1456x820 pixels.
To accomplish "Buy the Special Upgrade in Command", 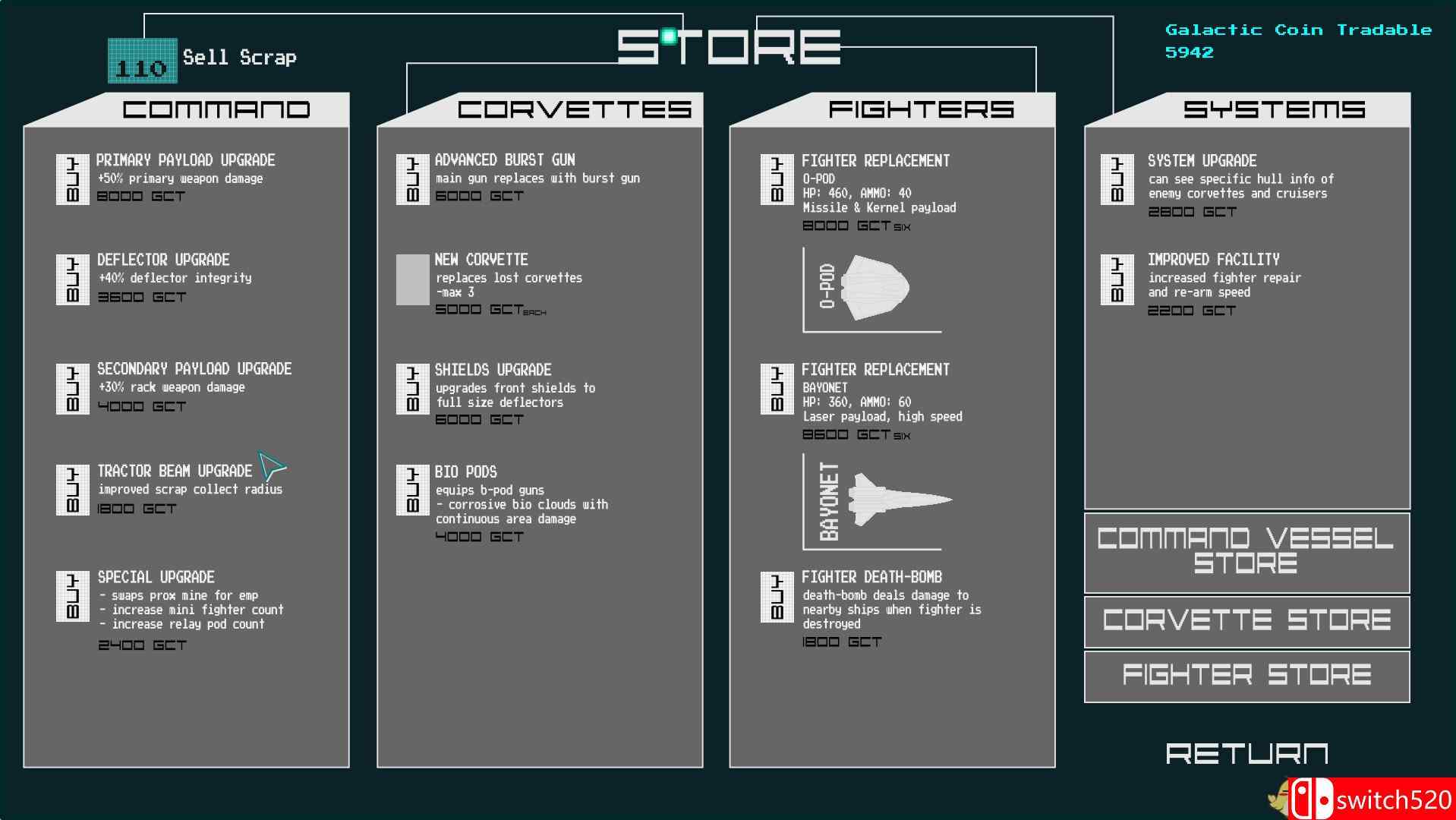I will pos(72,596).
